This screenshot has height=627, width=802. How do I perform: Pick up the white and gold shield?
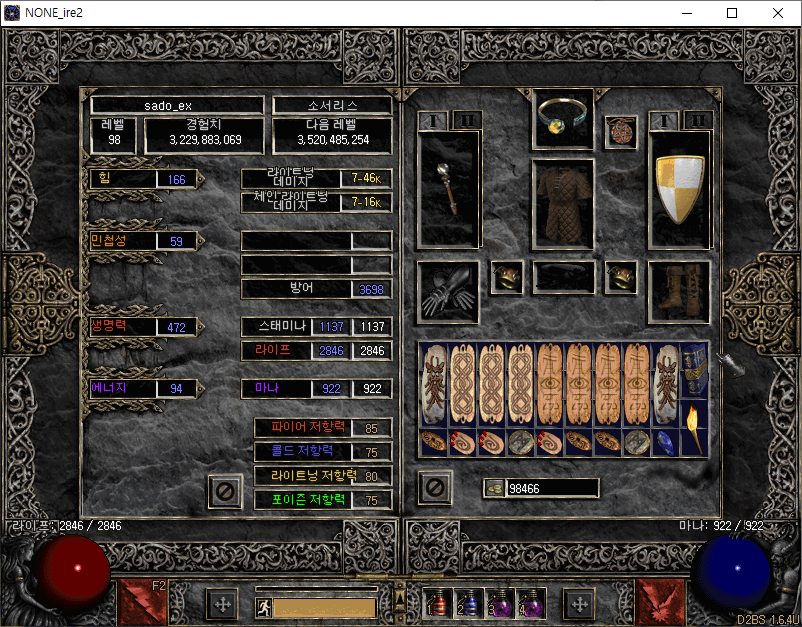tap(679, 188)
